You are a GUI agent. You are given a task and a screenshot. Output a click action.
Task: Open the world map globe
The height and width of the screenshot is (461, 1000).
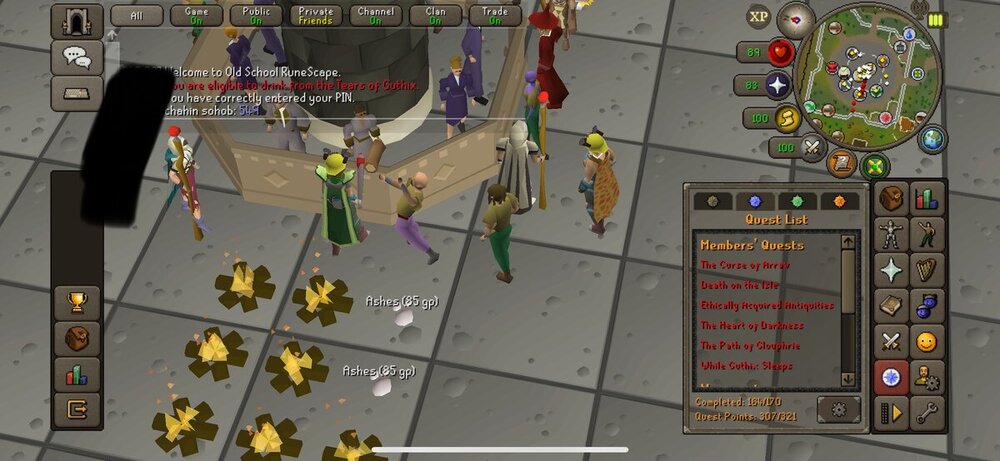click(932, 139)
